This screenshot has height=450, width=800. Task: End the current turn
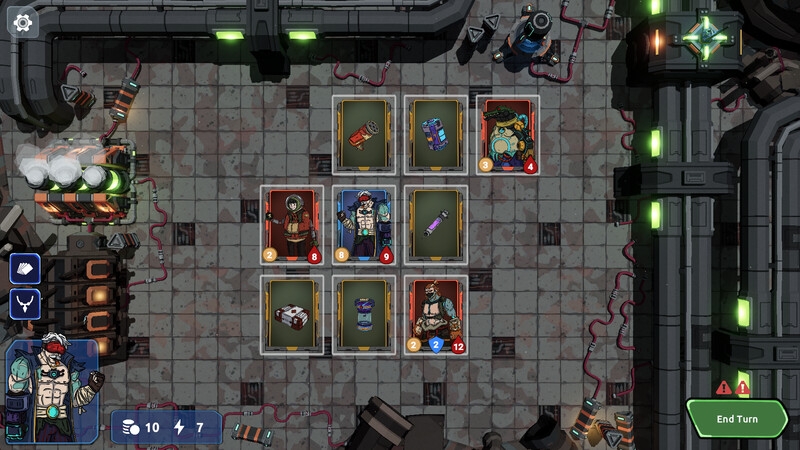[737, 419]
